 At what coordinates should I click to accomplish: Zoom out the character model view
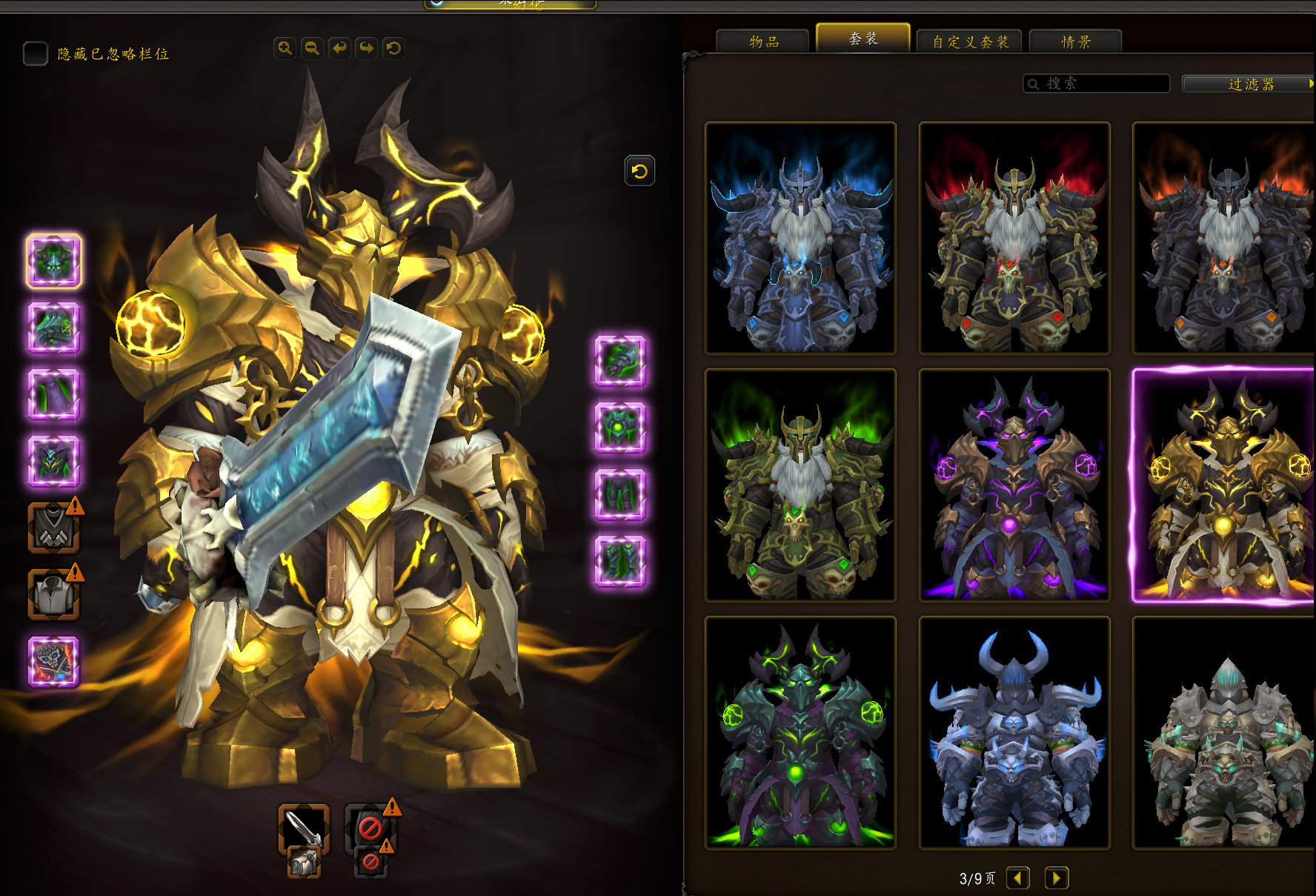pyautogui.click(x=312, y=48)
